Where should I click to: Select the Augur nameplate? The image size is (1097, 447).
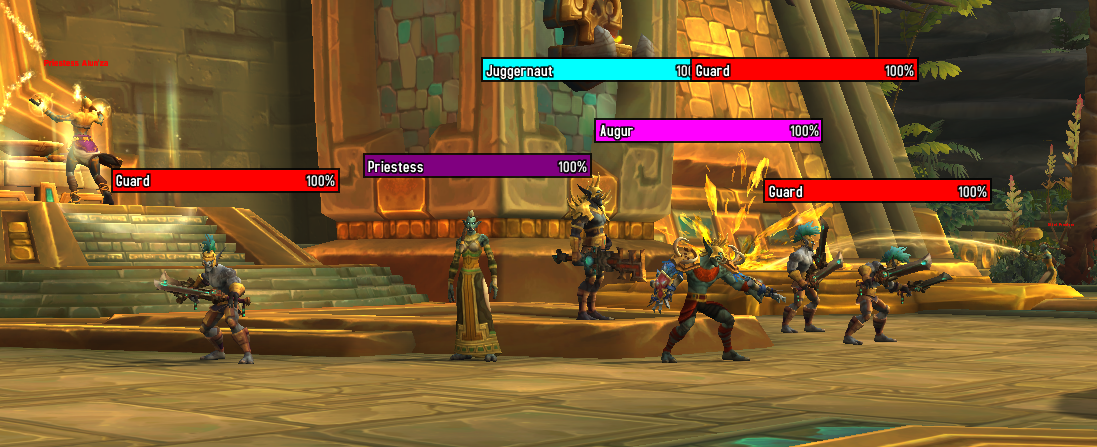click(708, 131)
